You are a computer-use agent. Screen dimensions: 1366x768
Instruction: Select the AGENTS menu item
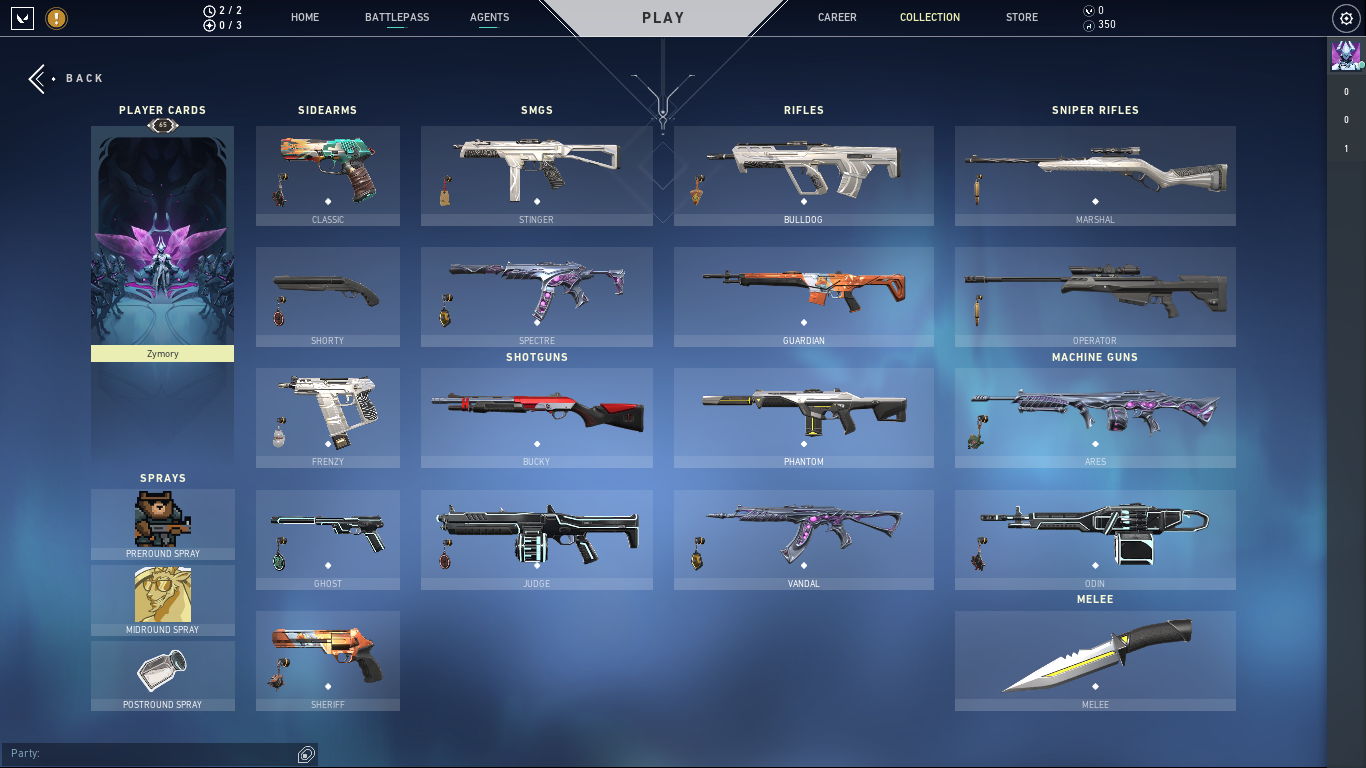coord(489,17)
